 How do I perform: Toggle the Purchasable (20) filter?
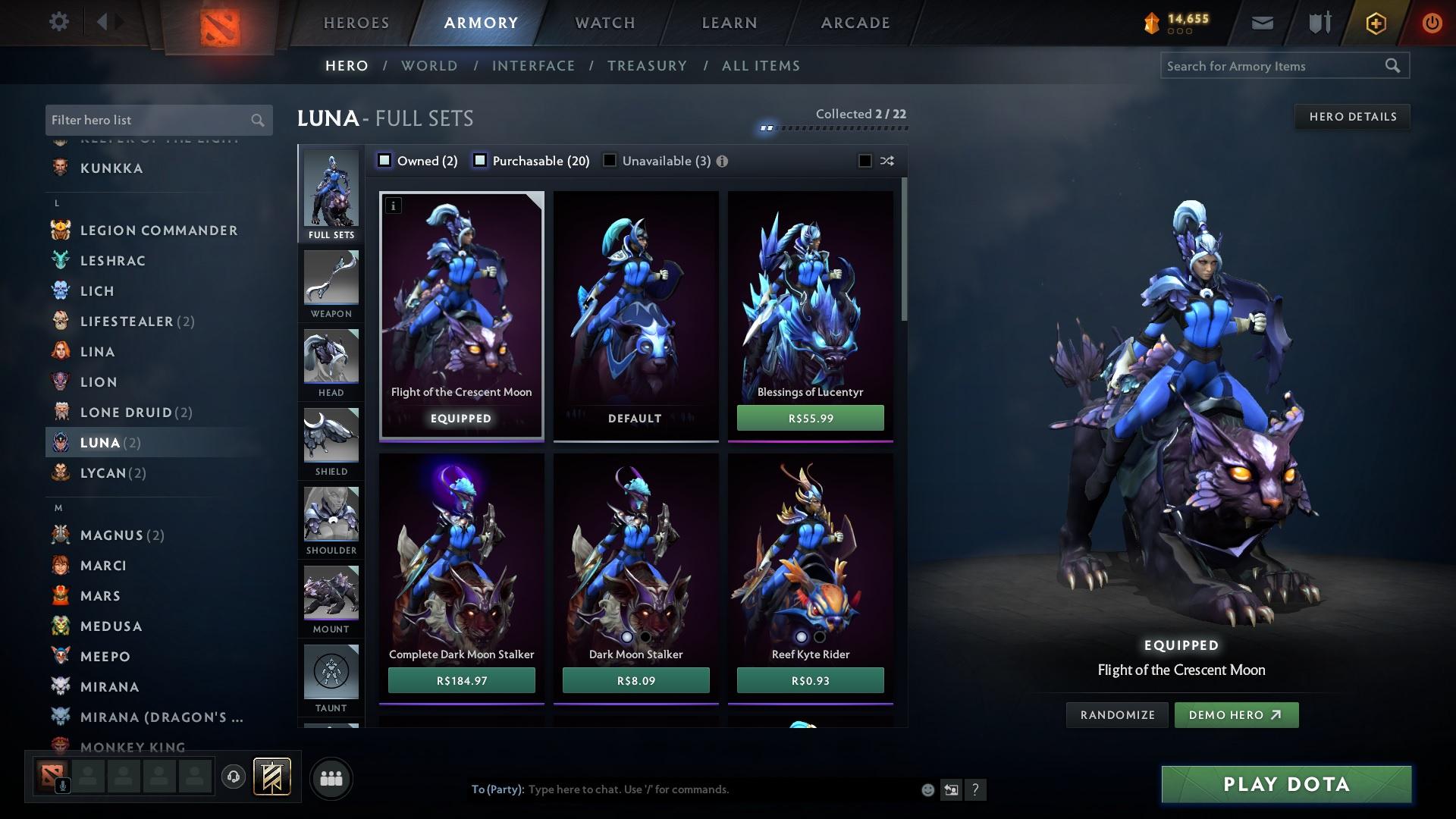(x=479, y=160)
